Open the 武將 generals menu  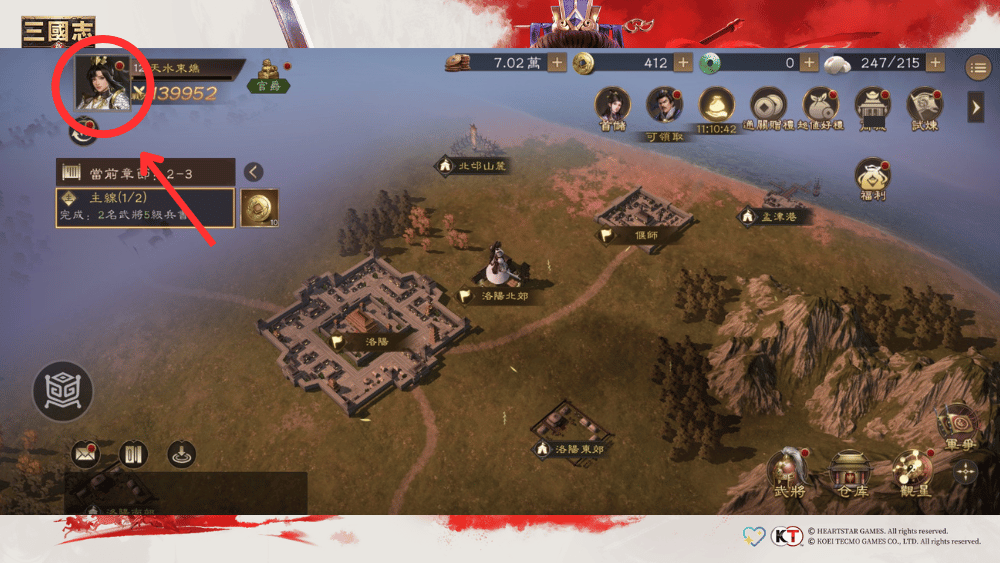pyautogui.click(x=789, y=470)
